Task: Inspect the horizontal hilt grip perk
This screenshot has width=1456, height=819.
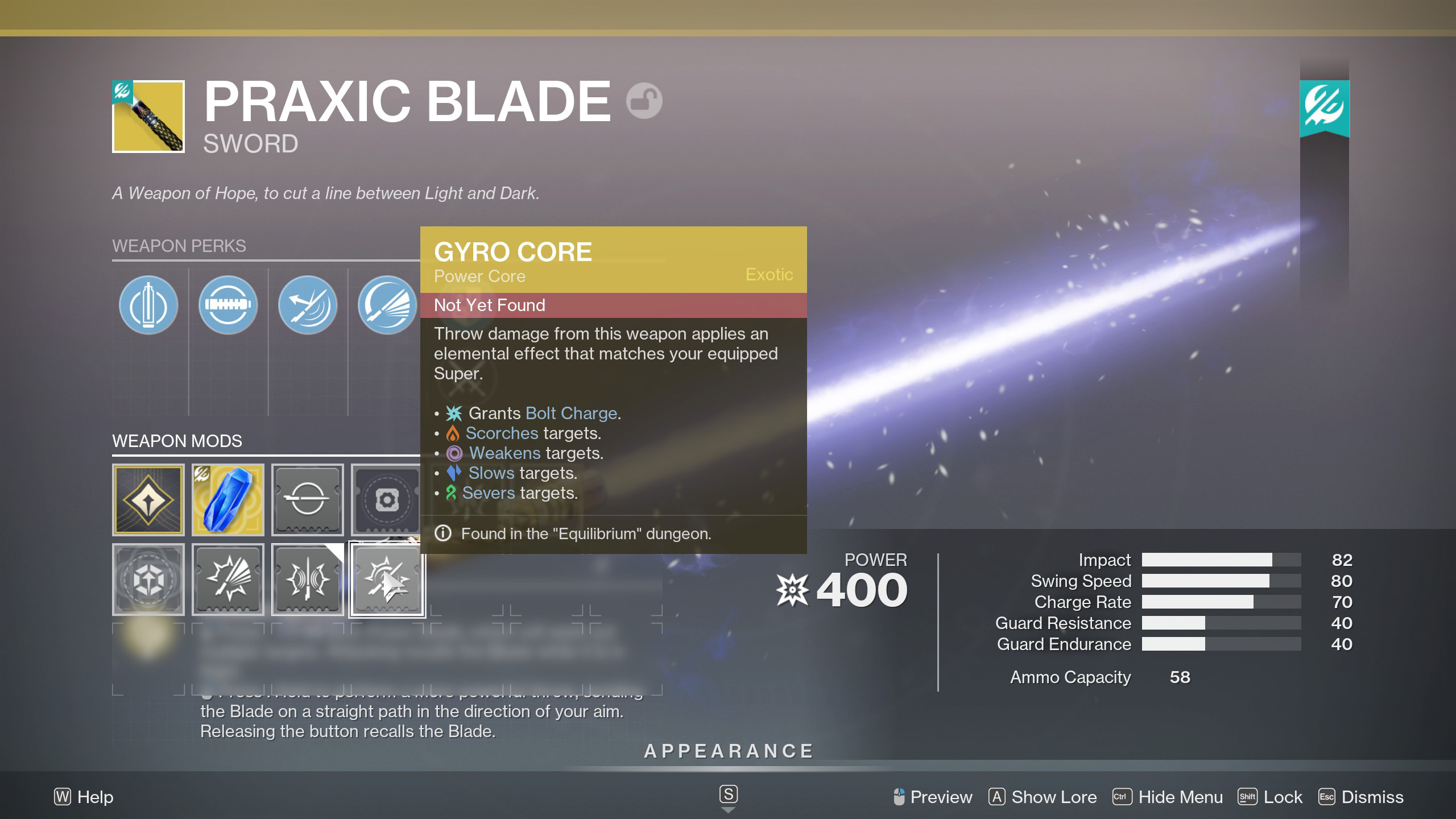Action: tap(227, 305)
